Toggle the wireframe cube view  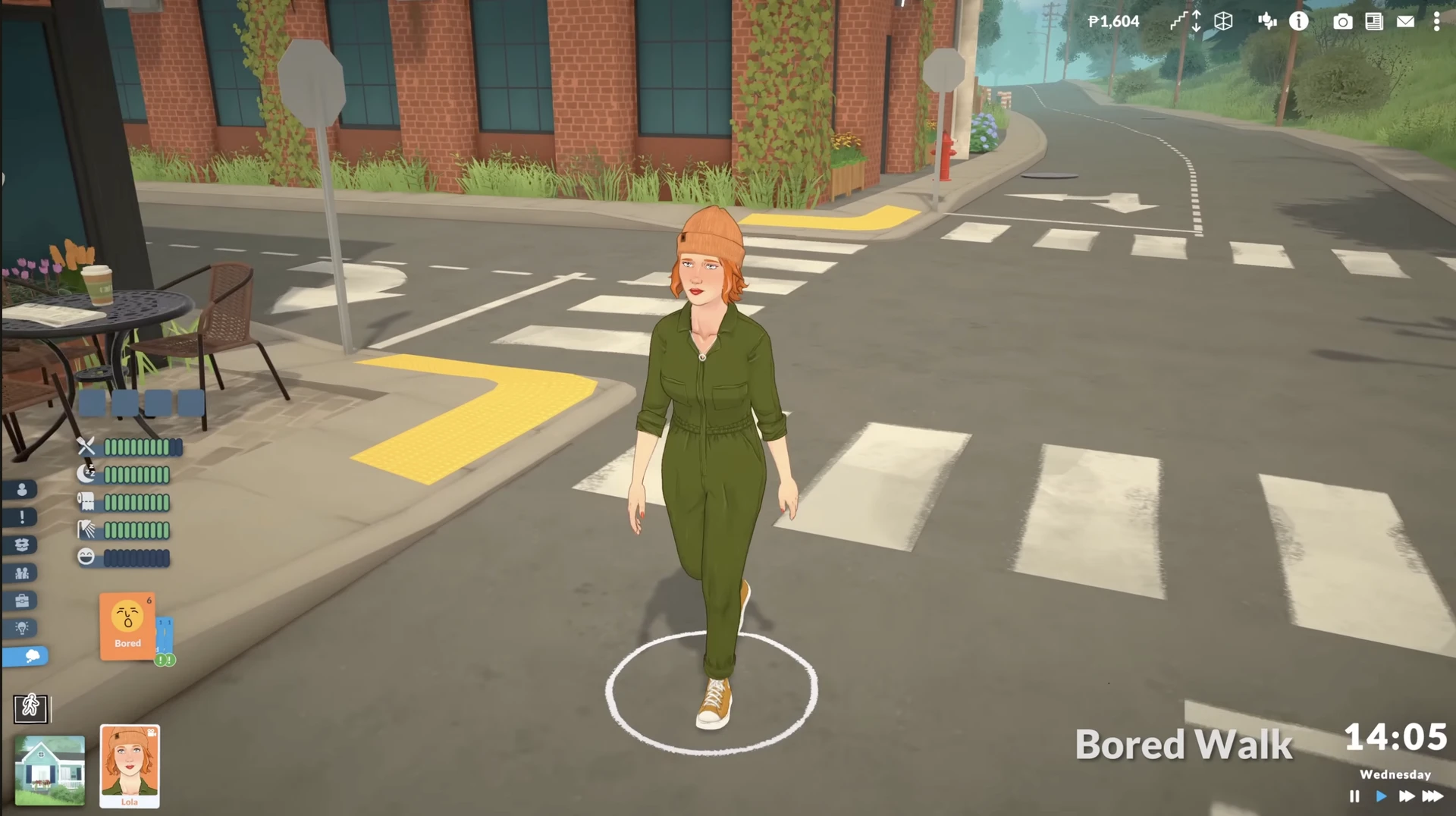1223,21
